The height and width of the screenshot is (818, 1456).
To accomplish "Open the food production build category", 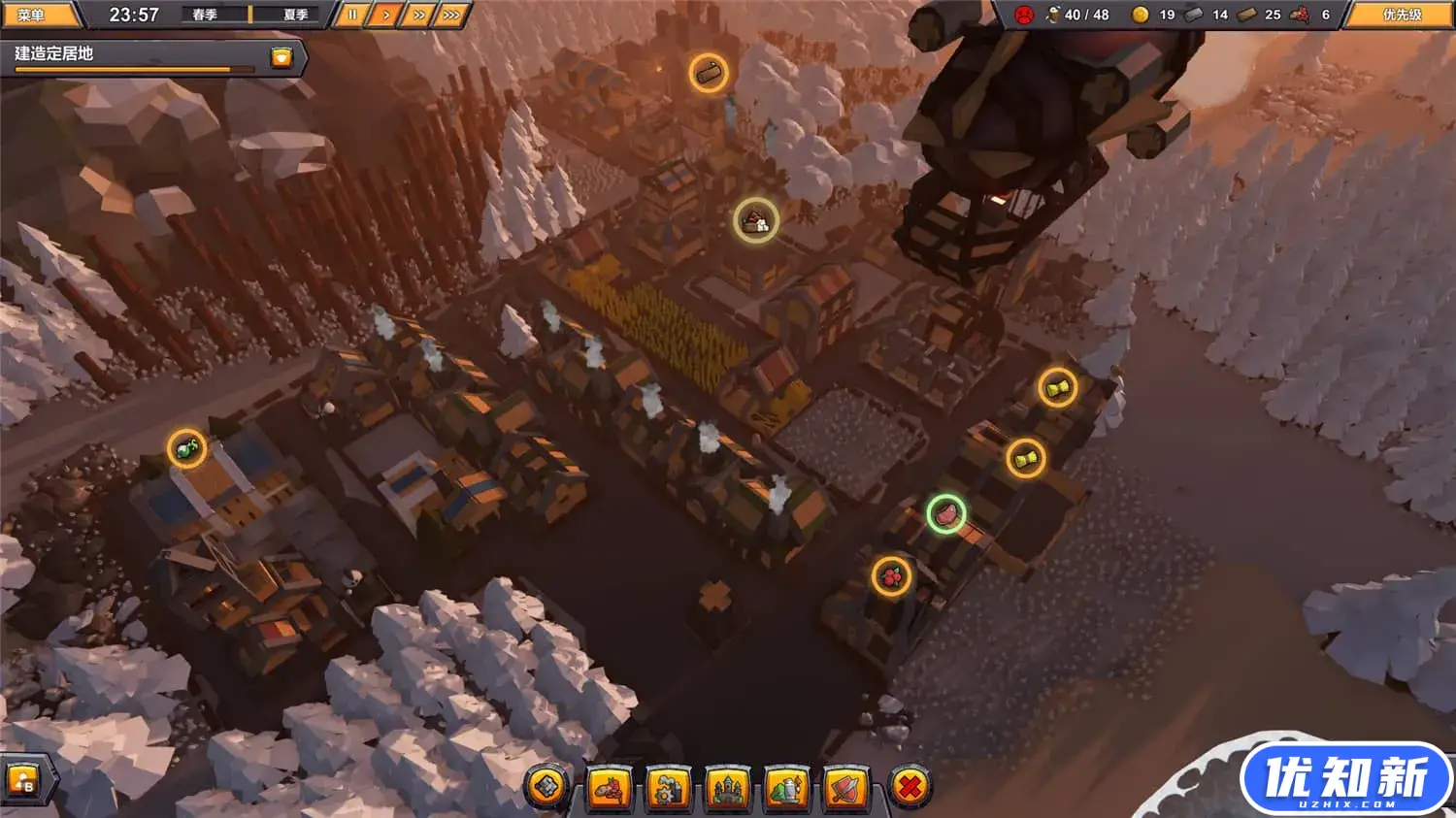I will (609, 787).
